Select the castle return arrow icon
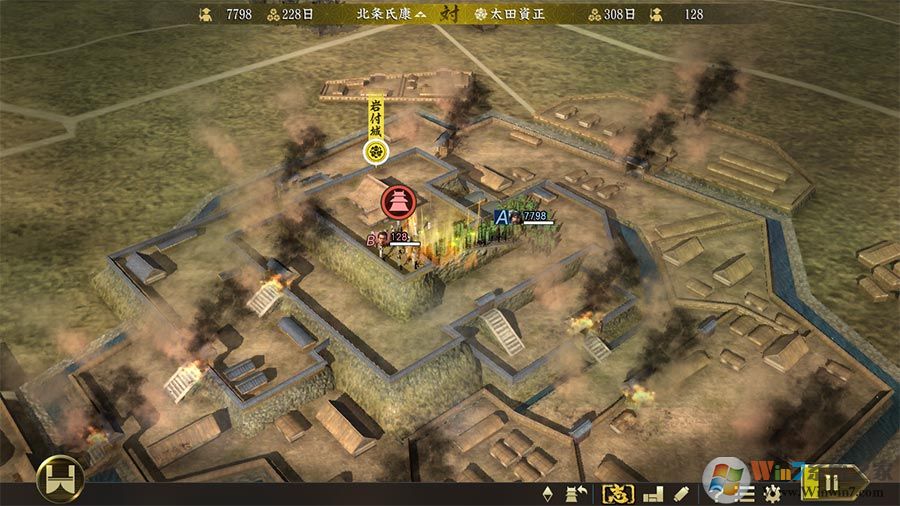Screen dimensions: 900x506 click(x=576, y=493)
